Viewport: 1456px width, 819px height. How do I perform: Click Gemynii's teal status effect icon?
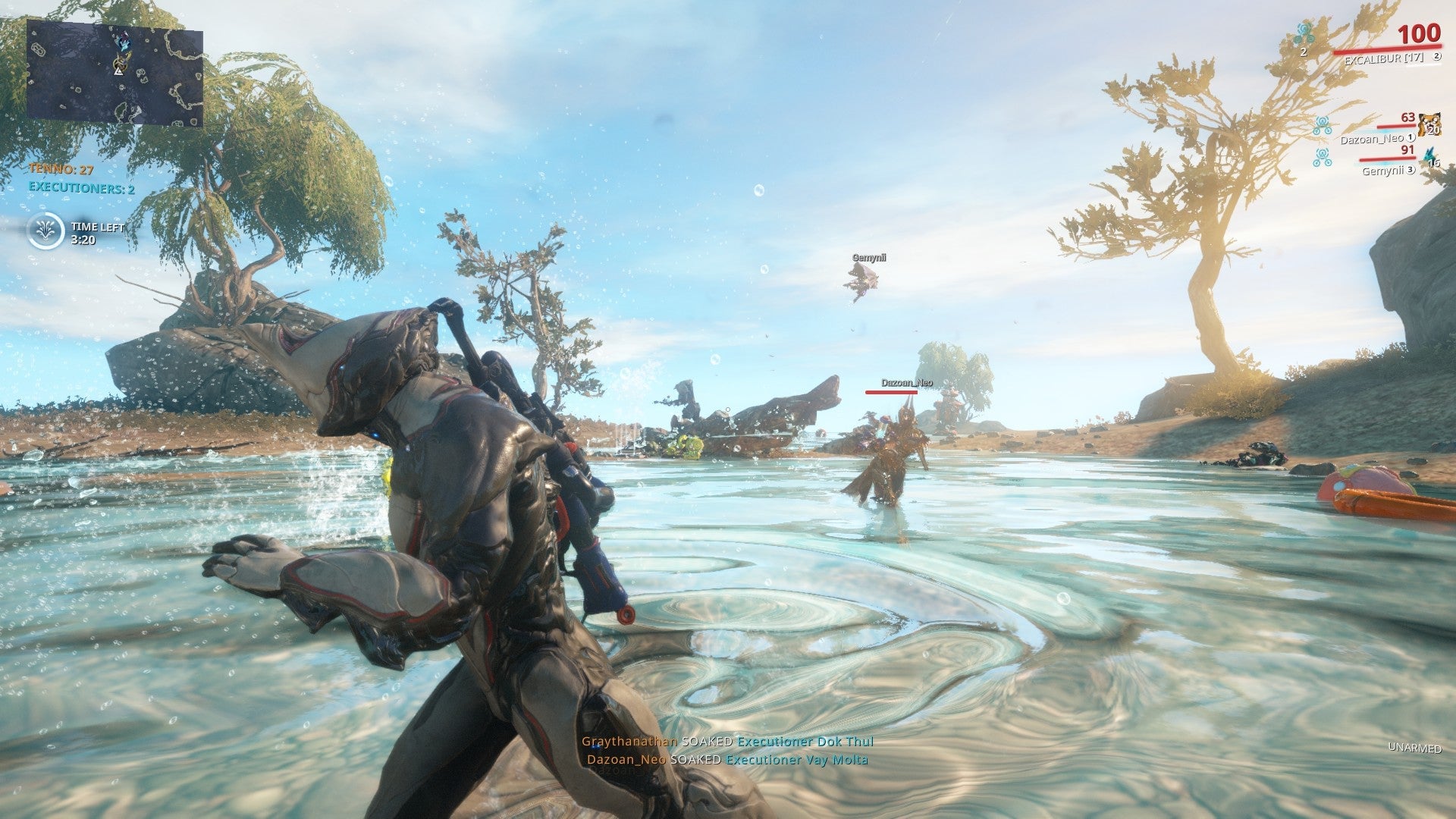(x=1323, y=157)
